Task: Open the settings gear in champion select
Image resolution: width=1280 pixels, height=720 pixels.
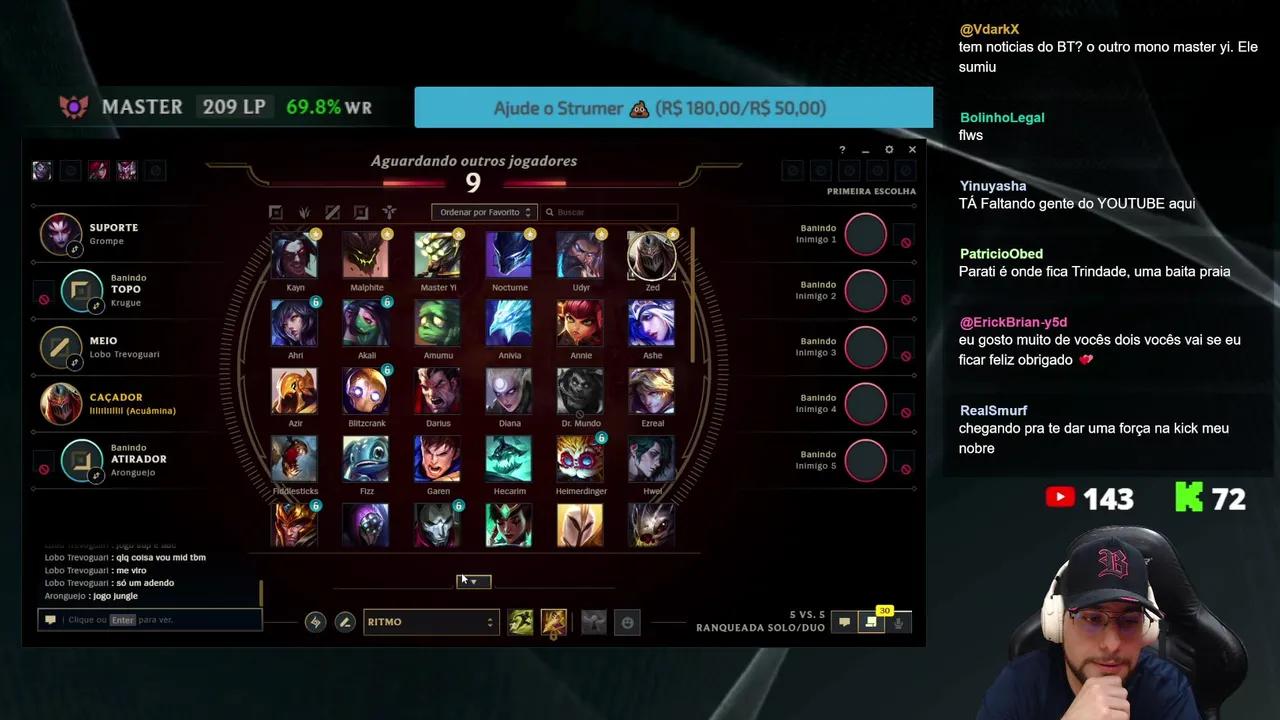Action: (888, 149)
